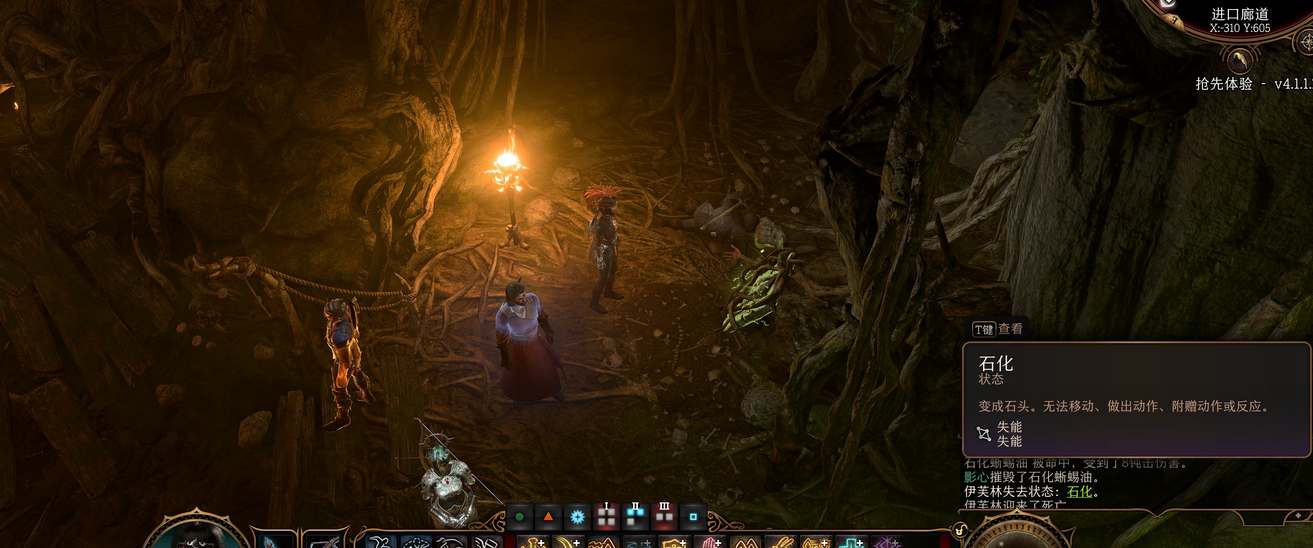Choose the blue starburst filter icon
Viewport: 1313px width, 548px height.
point(577,518)
